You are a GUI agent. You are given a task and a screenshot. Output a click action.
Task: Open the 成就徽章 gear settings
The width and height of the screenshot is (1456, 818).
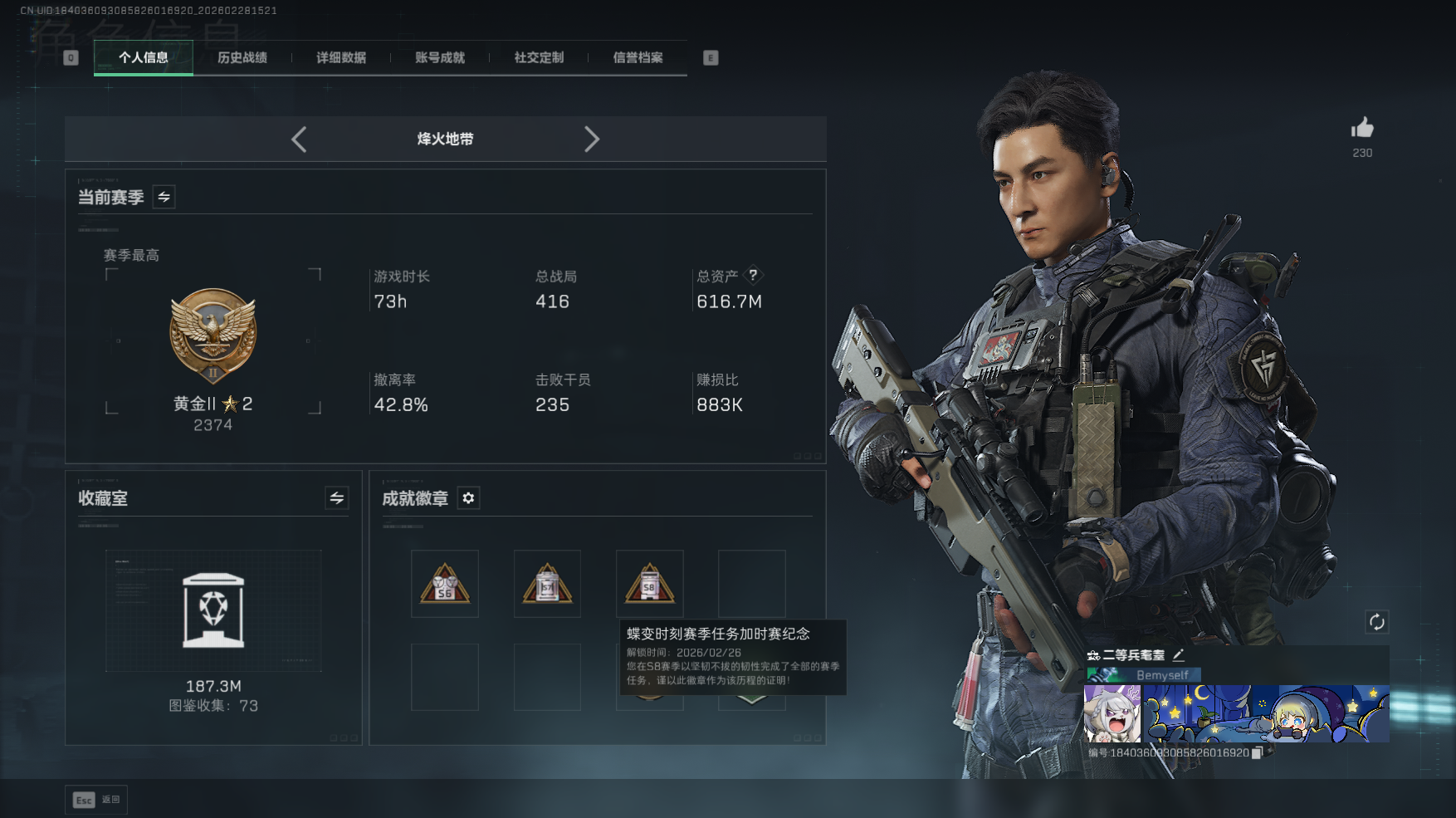point(468,498)
